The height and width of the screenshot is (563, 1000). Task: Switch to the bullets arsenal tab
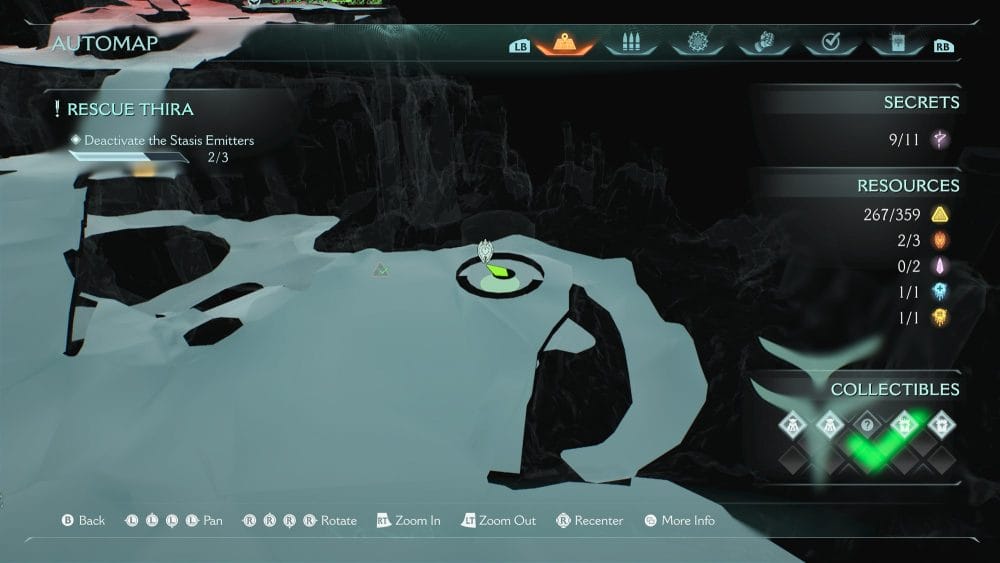pyautogui.click(x=630, y=44)
